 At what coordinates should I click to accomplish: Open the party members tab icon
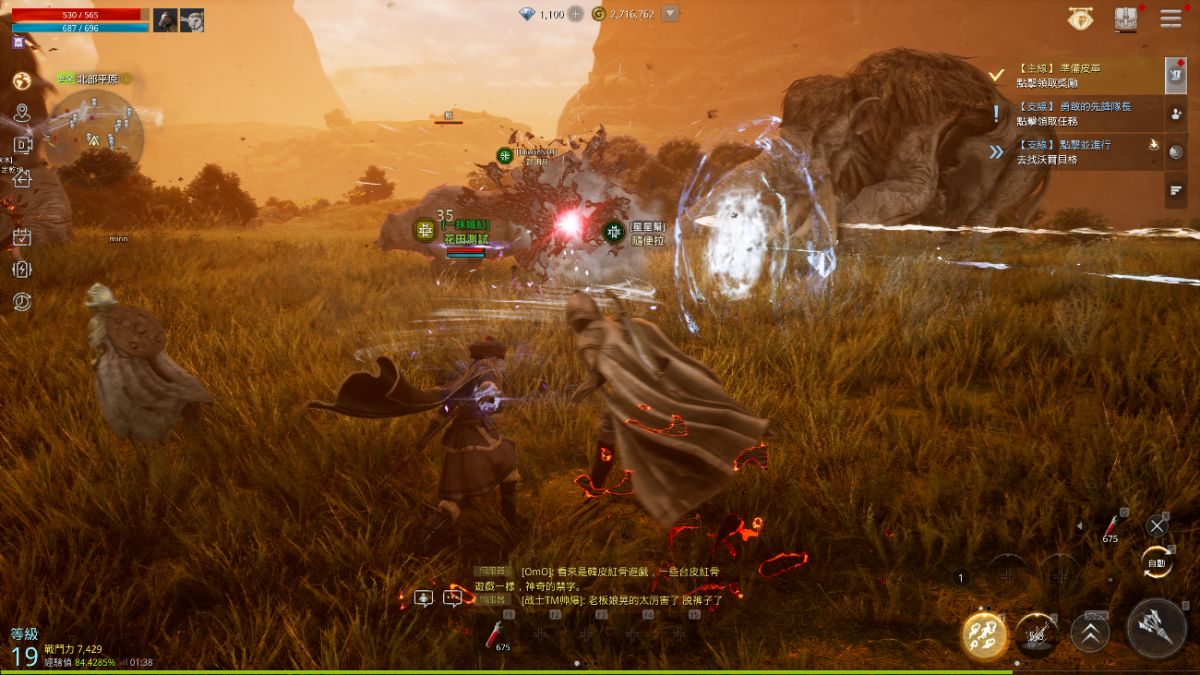1176,114
